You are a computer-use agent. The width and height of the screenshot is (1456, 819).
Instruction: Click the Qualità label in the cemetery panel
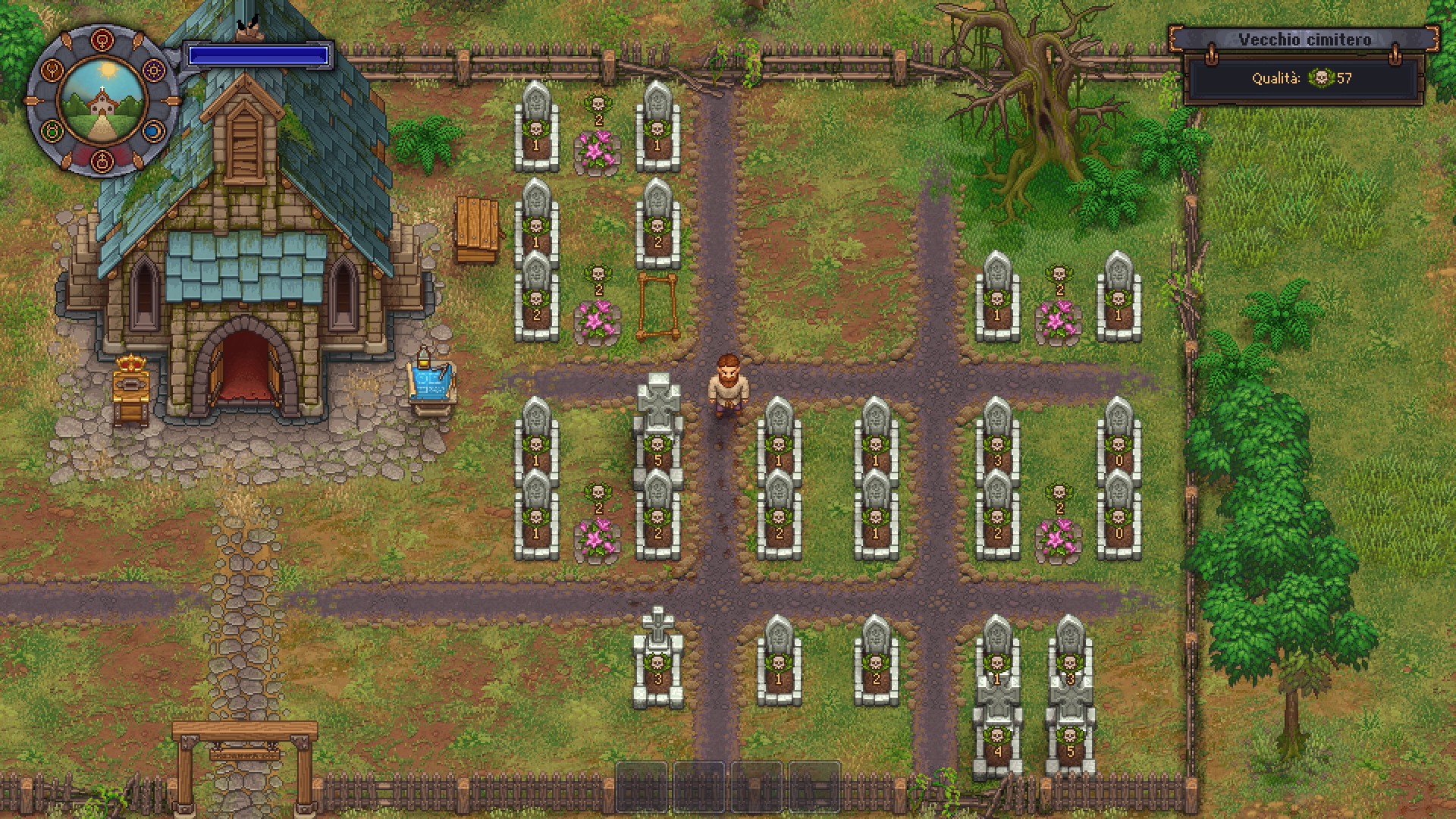(x=1278, y=79)
